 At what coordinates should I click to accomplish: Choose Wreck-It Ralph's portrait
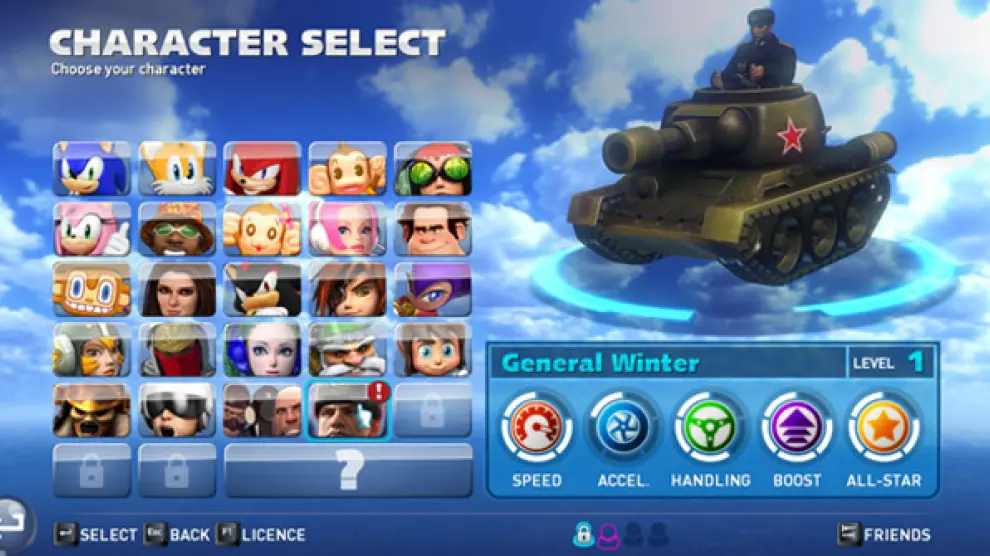click(x=432, y=229)
